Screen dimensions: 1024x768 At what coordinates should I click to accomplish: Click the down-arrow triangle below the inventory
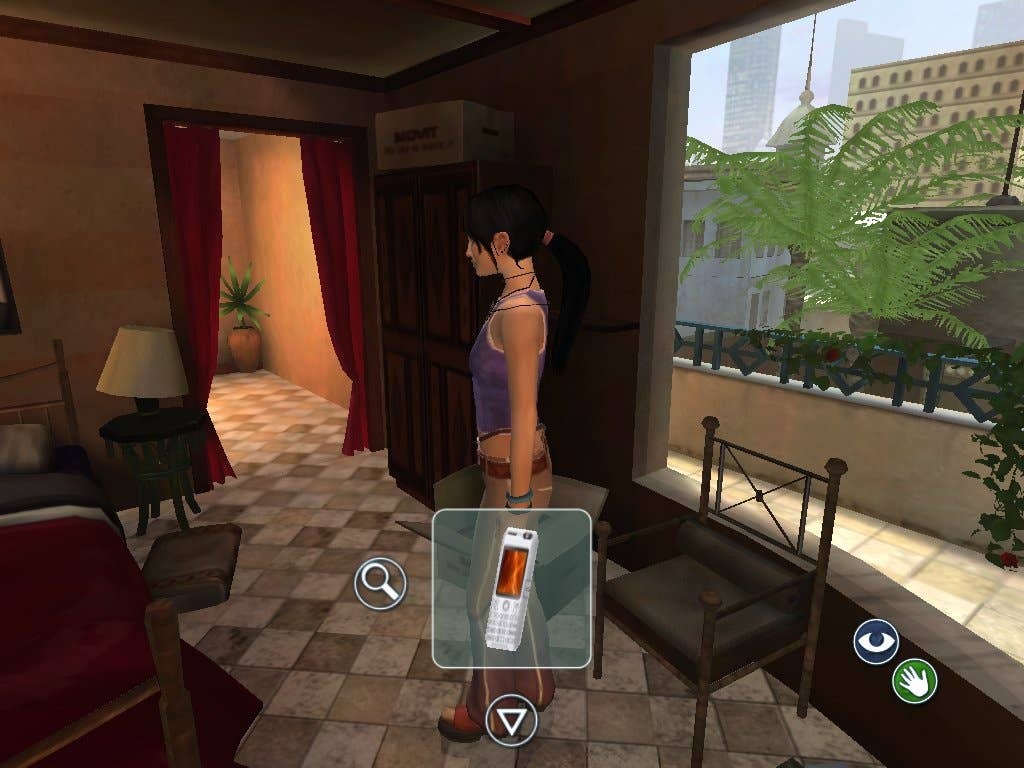[511, 720]
